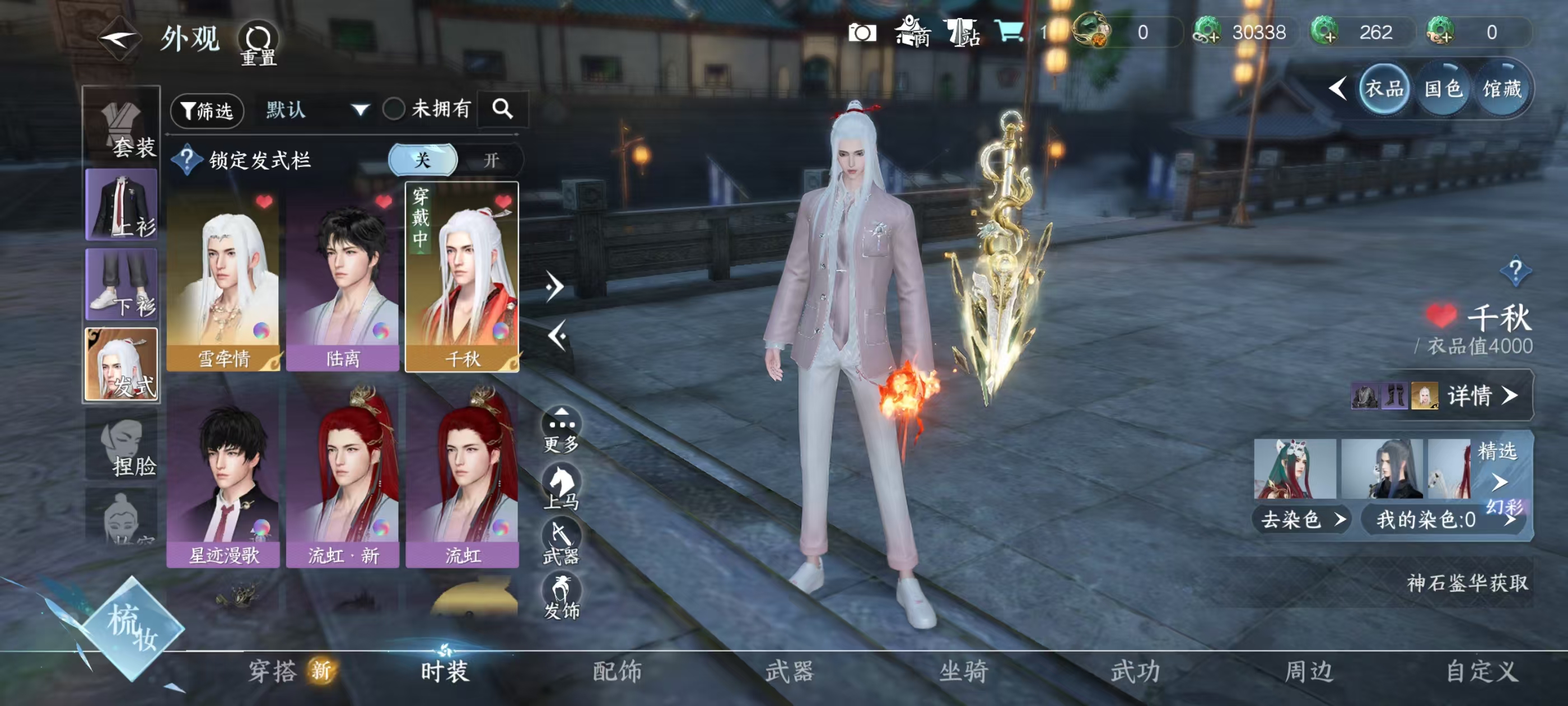Image resolution: width=1568 pixels, height=706 pixels.
Task: Open the 捏脸 face customization category
Action: (x=122, y=445)
